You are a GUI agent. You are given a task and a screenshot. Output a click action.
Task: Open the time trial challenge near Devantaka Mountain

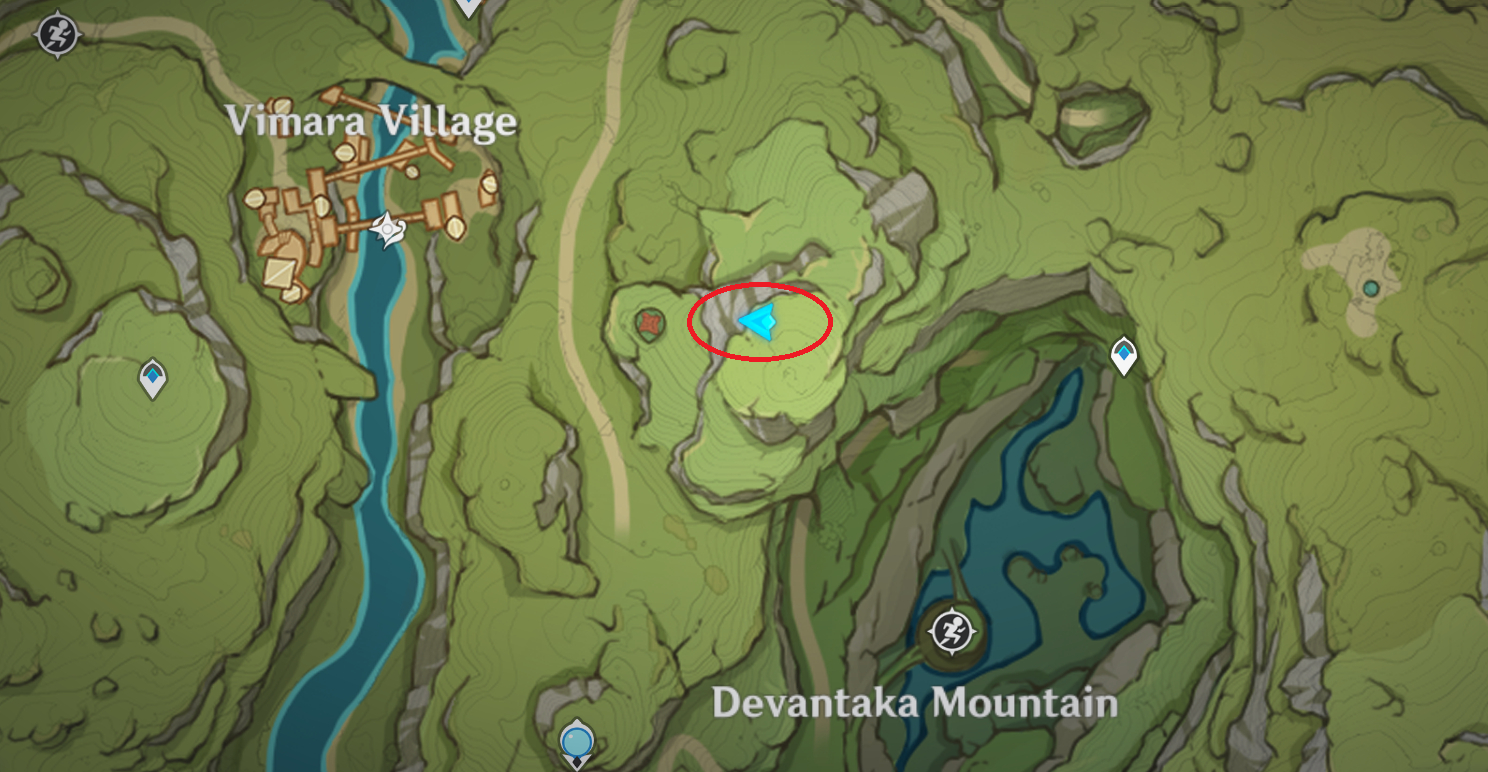coord(952,631)
